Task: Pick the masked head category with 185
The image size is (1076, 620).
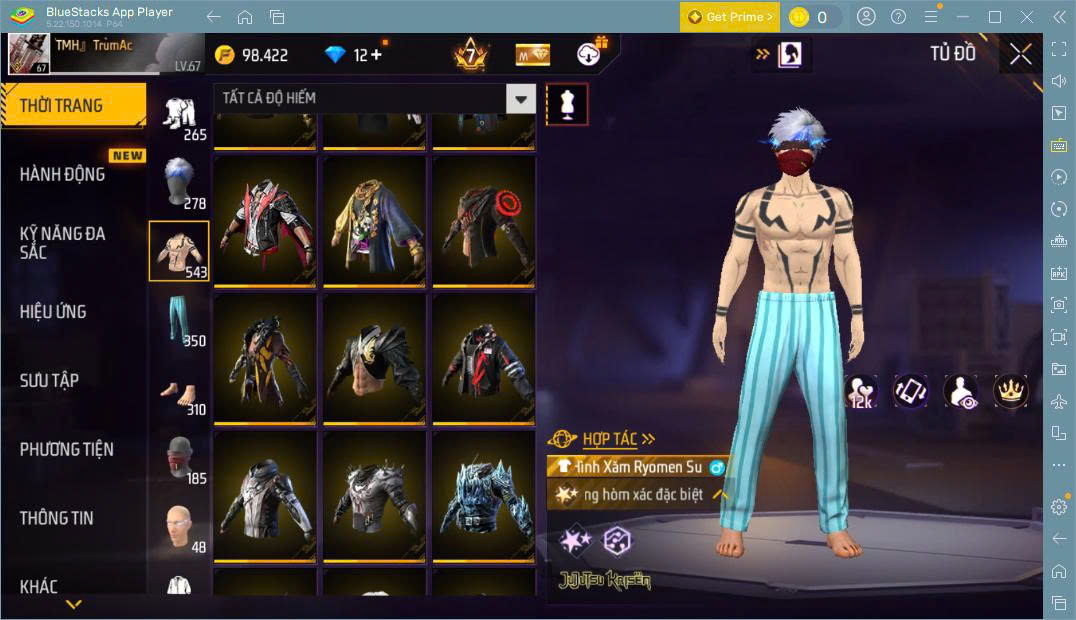Action: pyautogui.click(x=180, y=458)
